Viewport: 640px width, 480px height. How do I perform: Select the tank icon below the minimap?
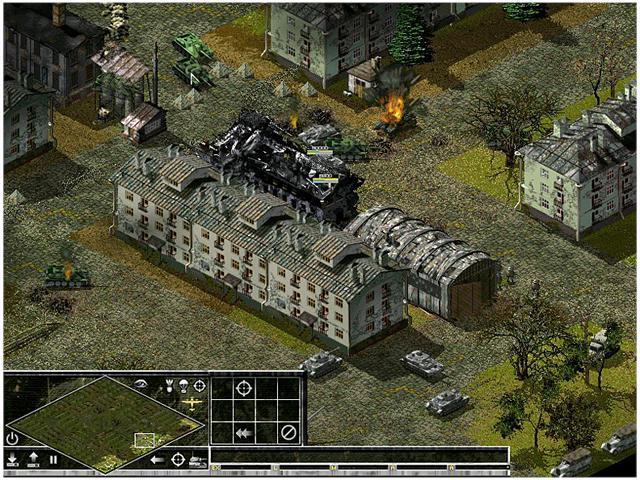(197, 460)
